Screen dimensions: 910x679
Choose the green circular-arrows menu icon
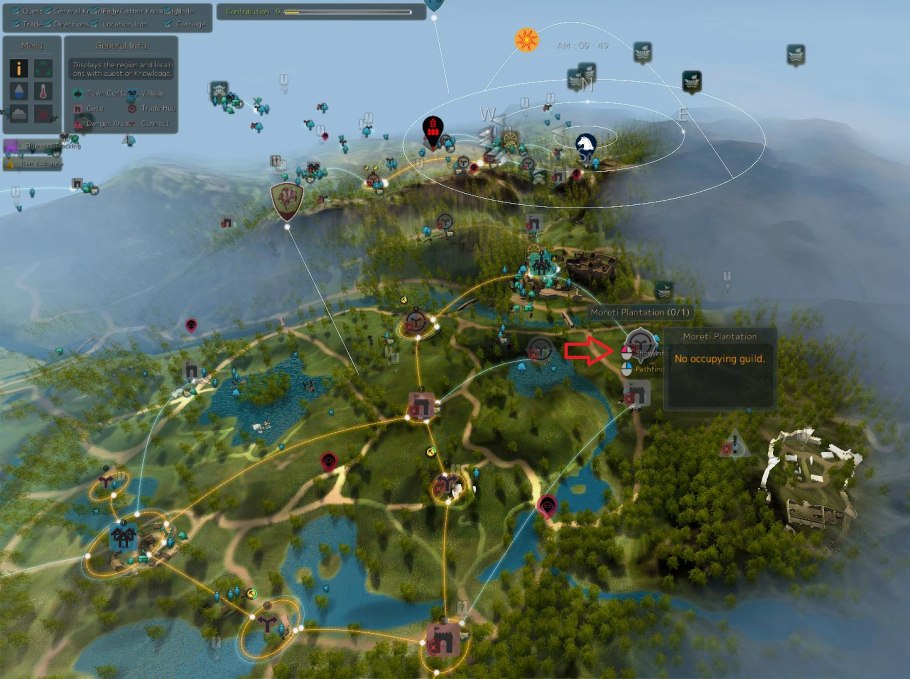tap(44, 68)
